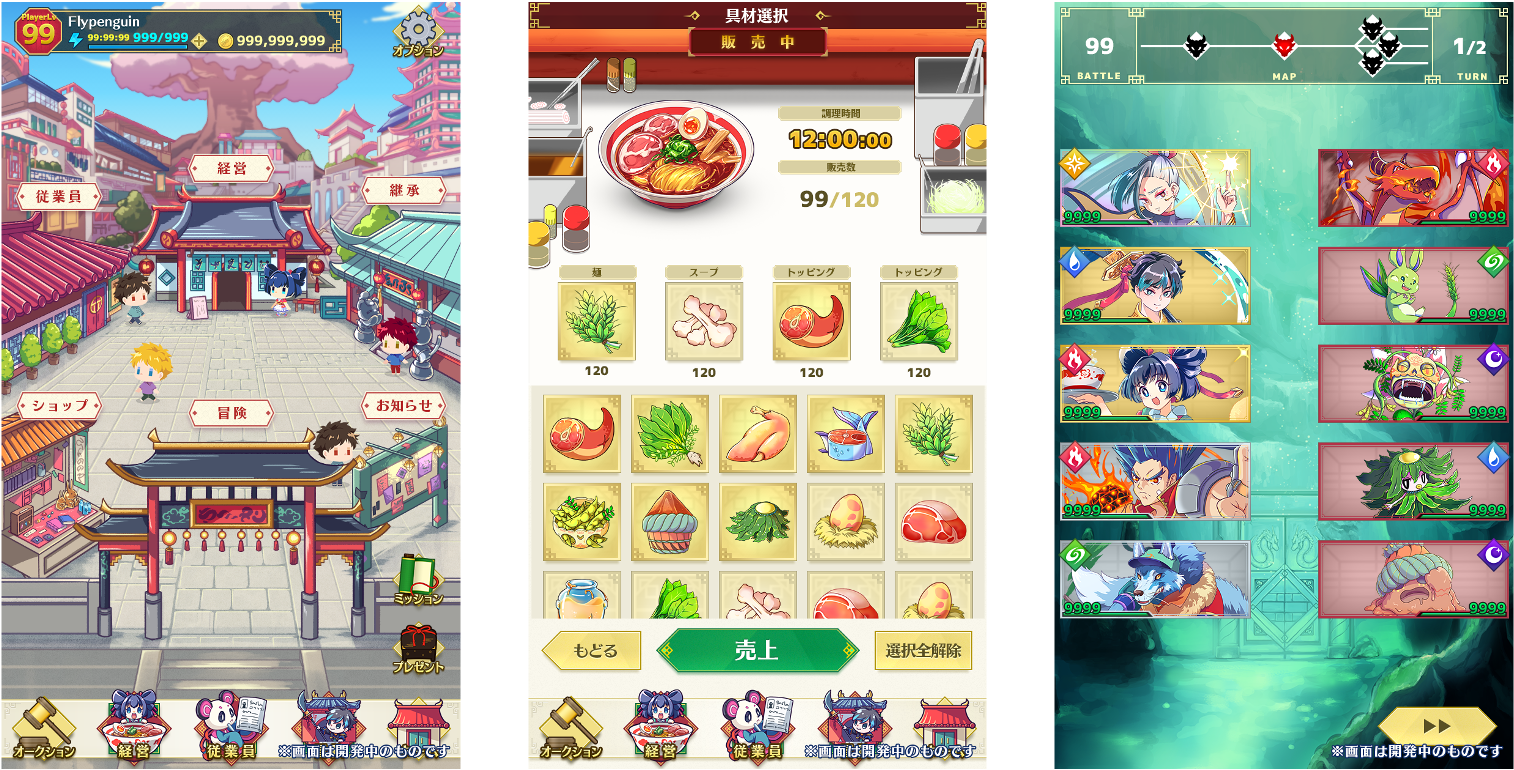
Task: Open the 冒険 adventure banner
Action: click(231, 413)
